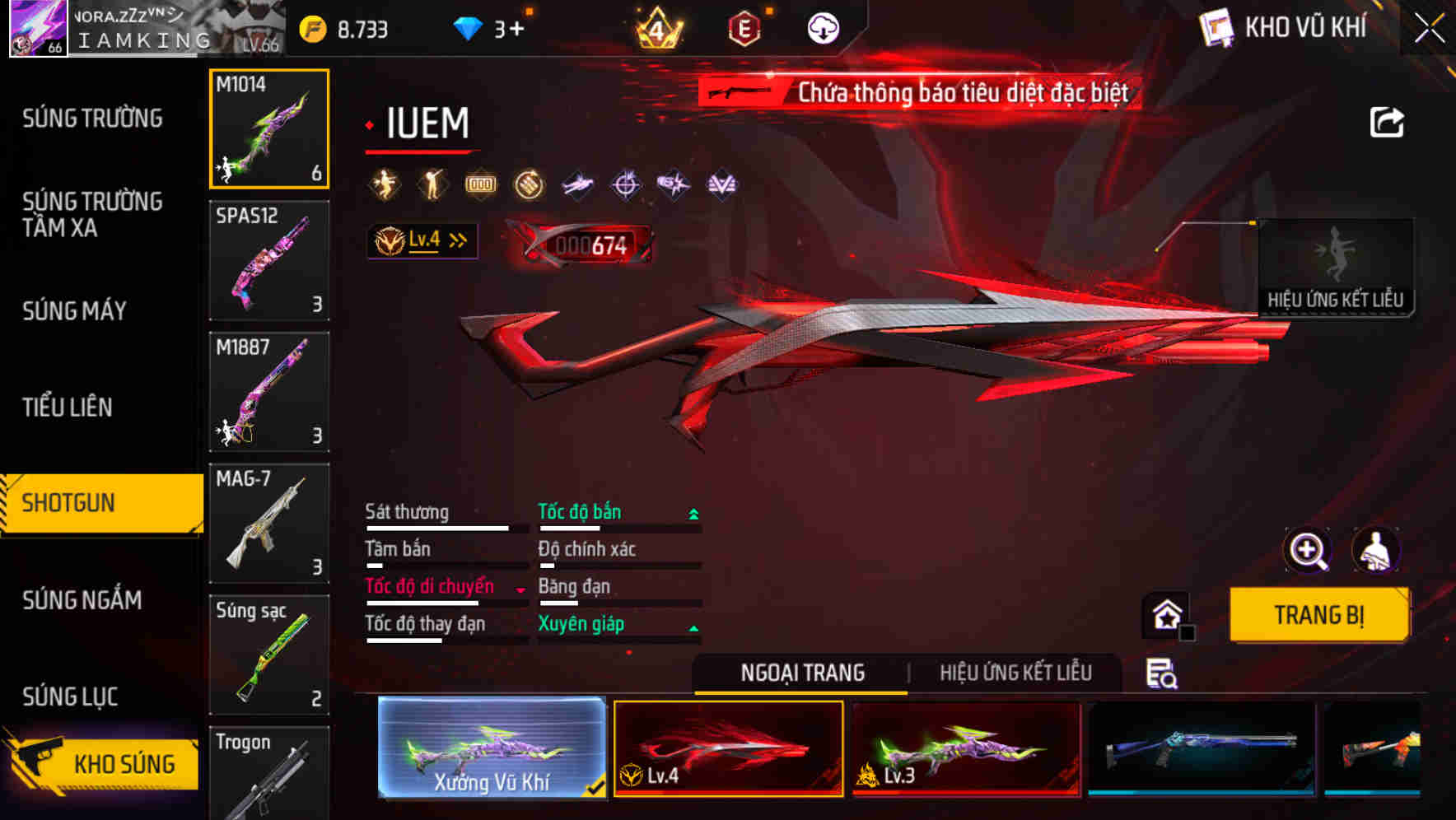Select the ammo magazine attribute icon
Viewport: 1456px width, 820px height.
[x=479, y=184]
